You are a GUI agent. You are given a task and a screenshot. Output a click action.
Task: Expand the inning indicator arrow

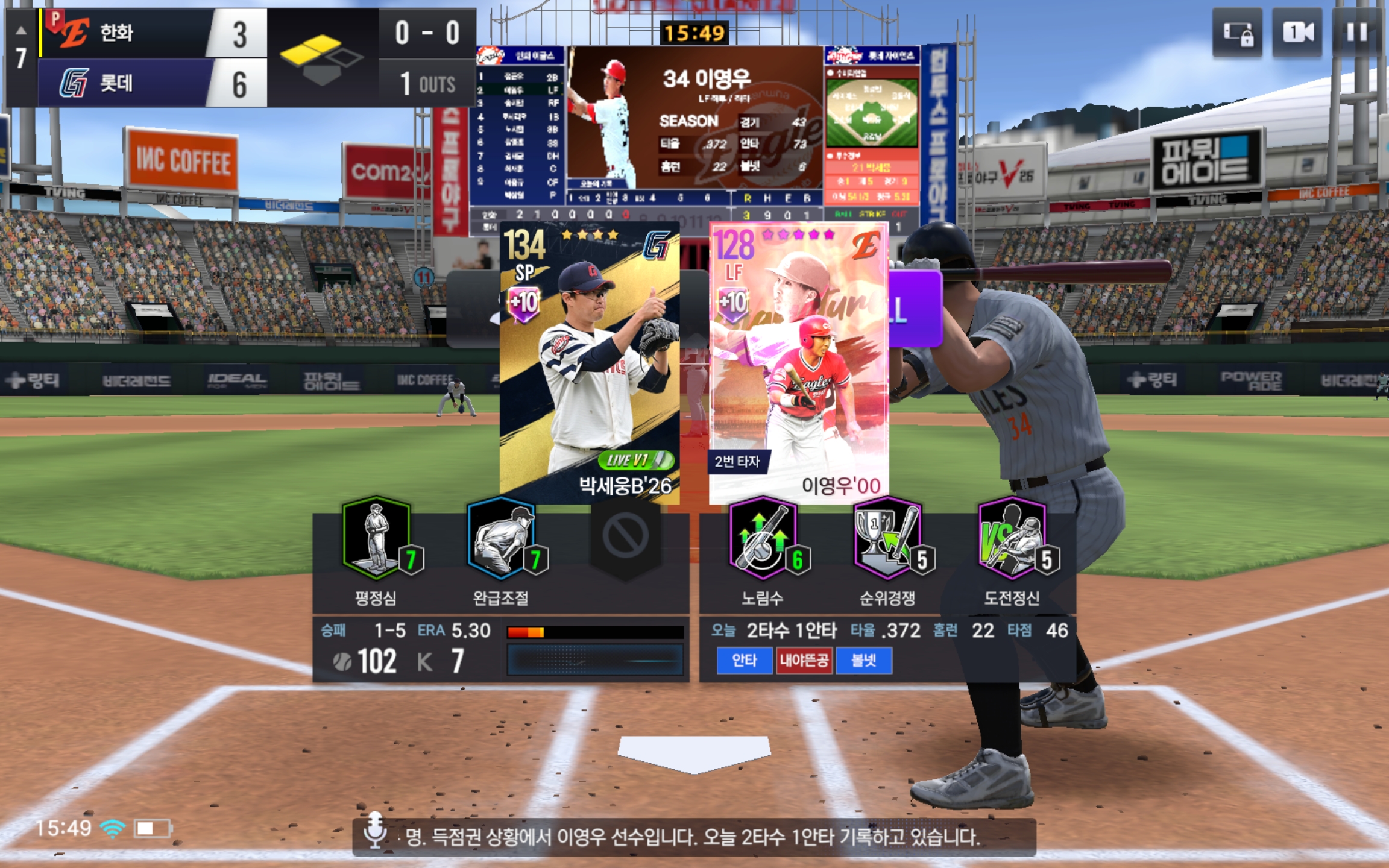(x=21, y=30)
